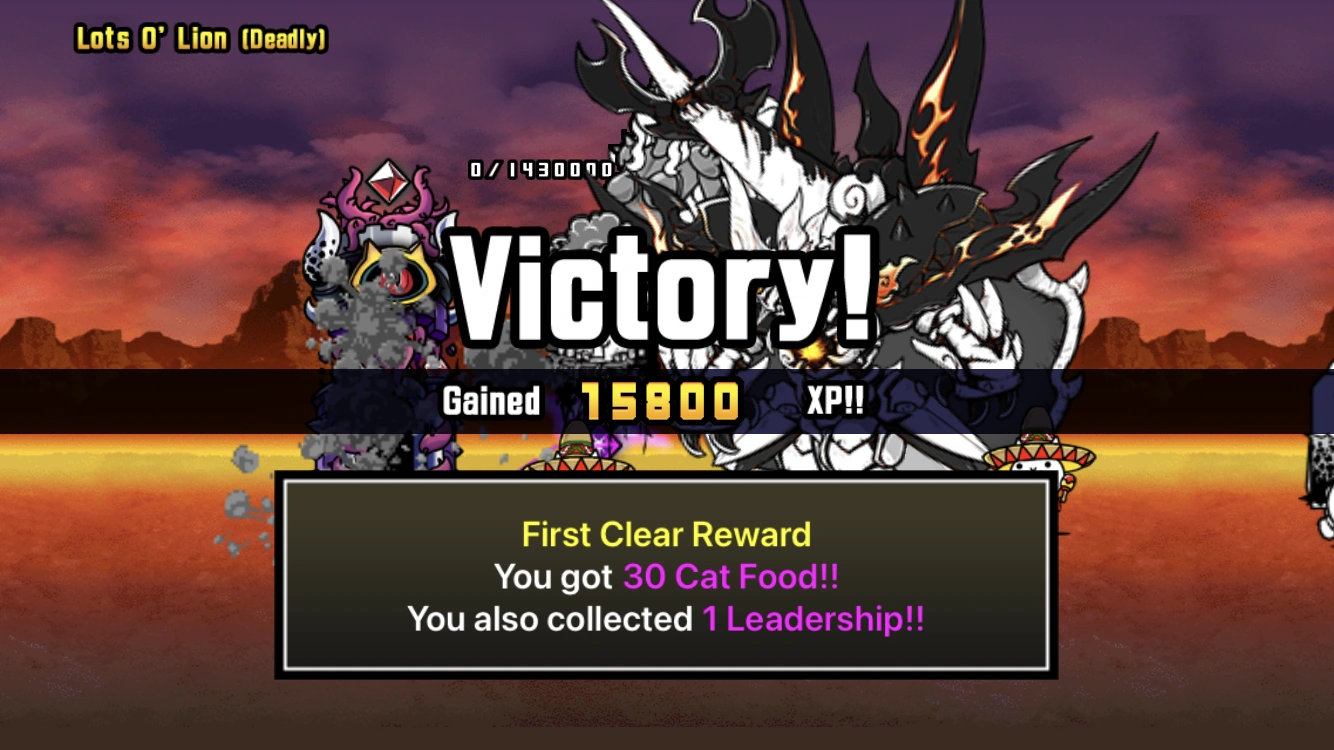Click the 30 Cat Food reward text
The width and height of the screenshot is (1334, 750).
click(x=730, y=577)
